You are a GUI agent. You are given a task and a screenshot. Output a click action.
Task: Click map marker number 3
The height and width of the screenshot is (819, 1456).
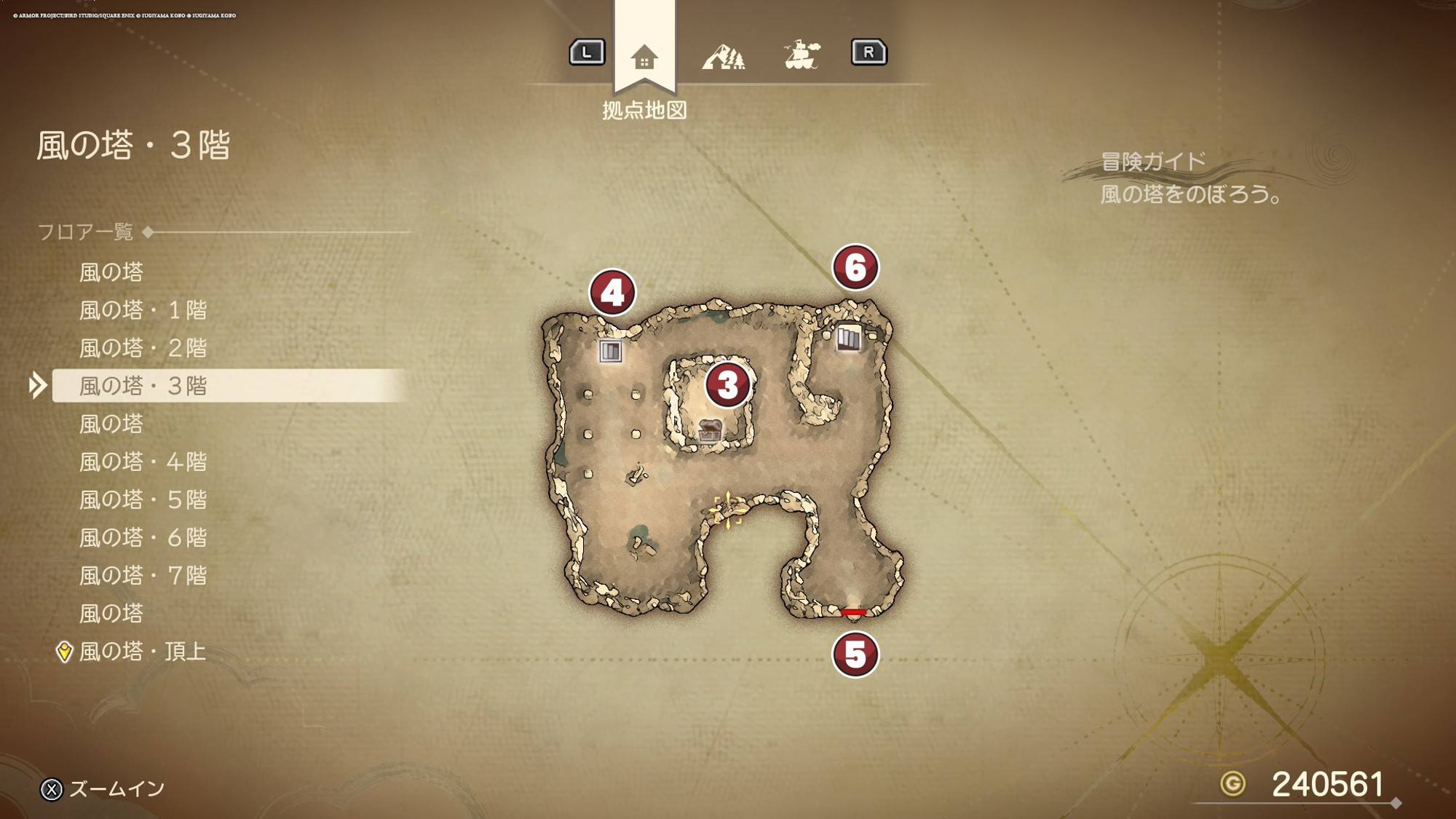(x=727, y=384)
